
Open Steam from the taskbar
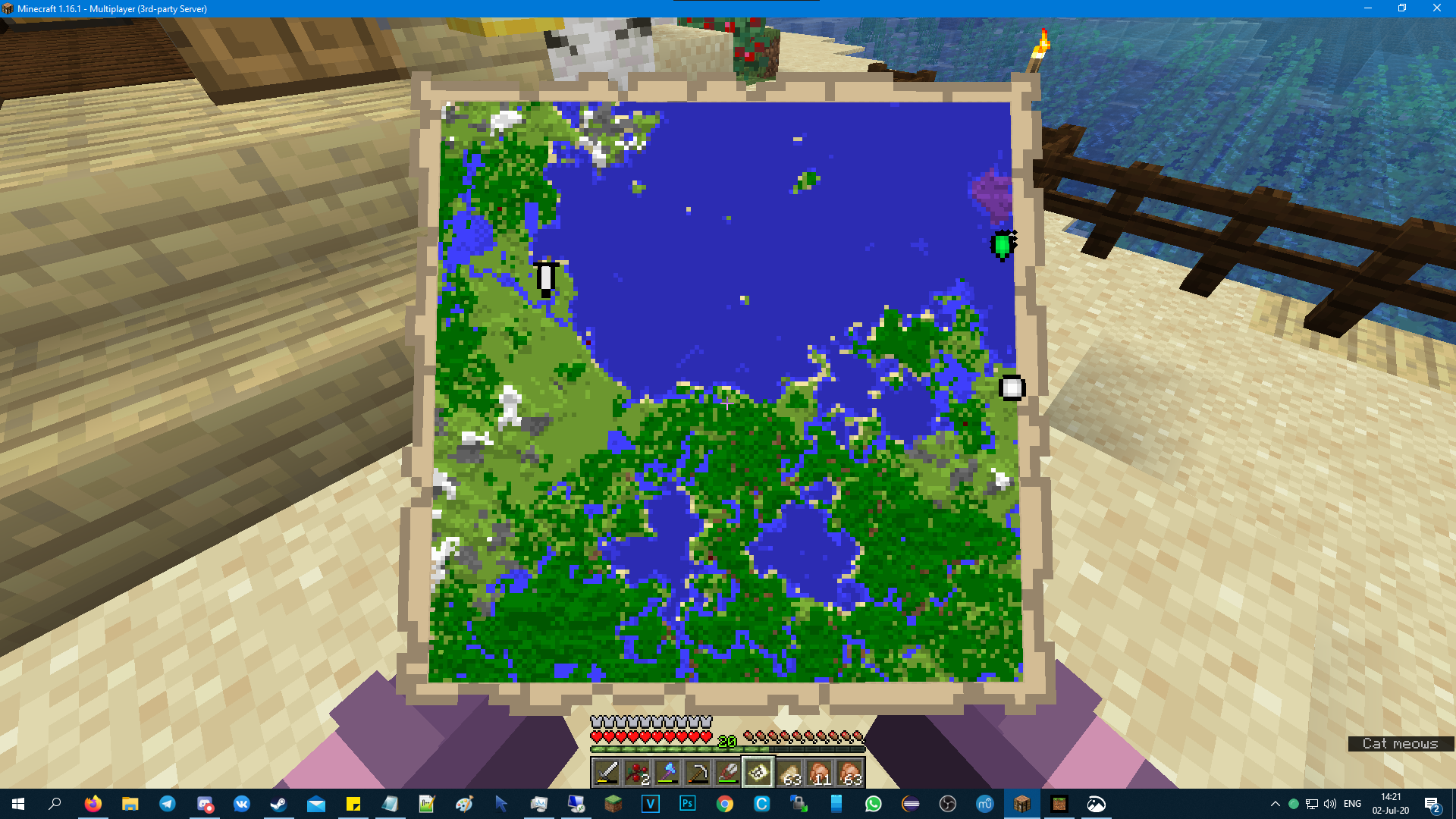tap(278, 804)
